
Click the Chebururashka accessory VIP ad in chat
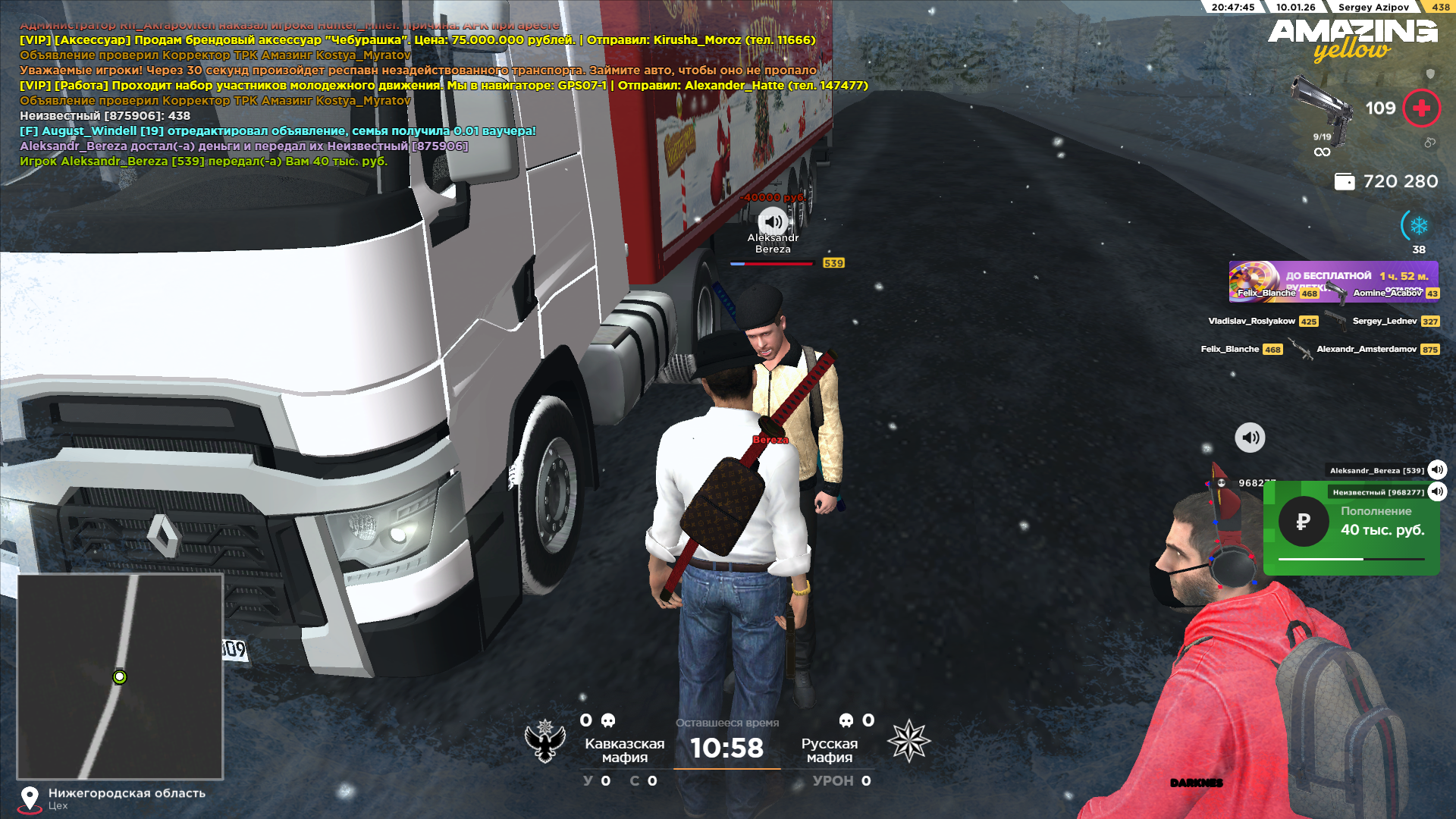[x=417, y=40]
